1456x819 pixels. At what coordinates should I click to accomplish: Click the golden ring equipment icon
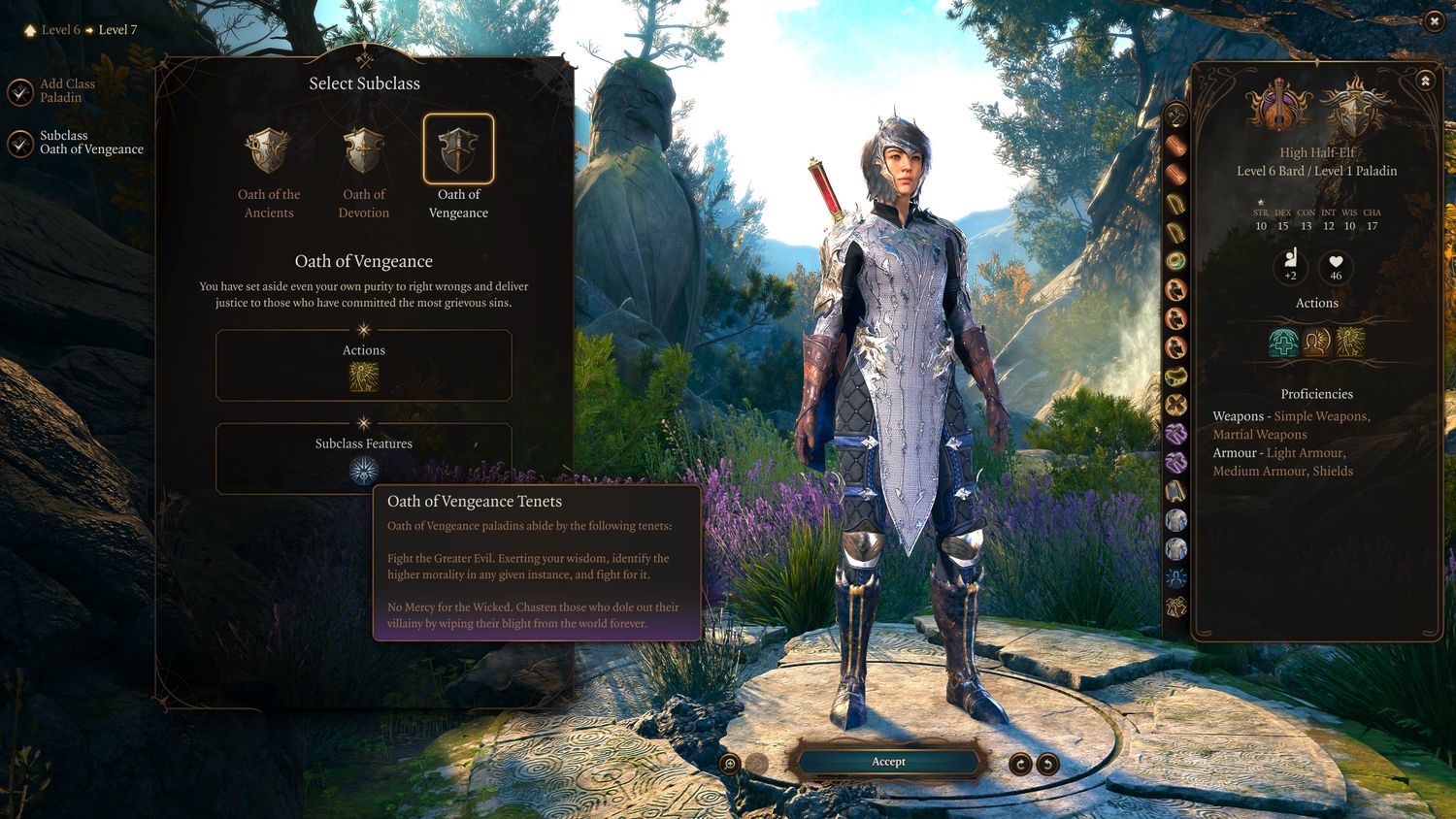(x=1175, y=260)
